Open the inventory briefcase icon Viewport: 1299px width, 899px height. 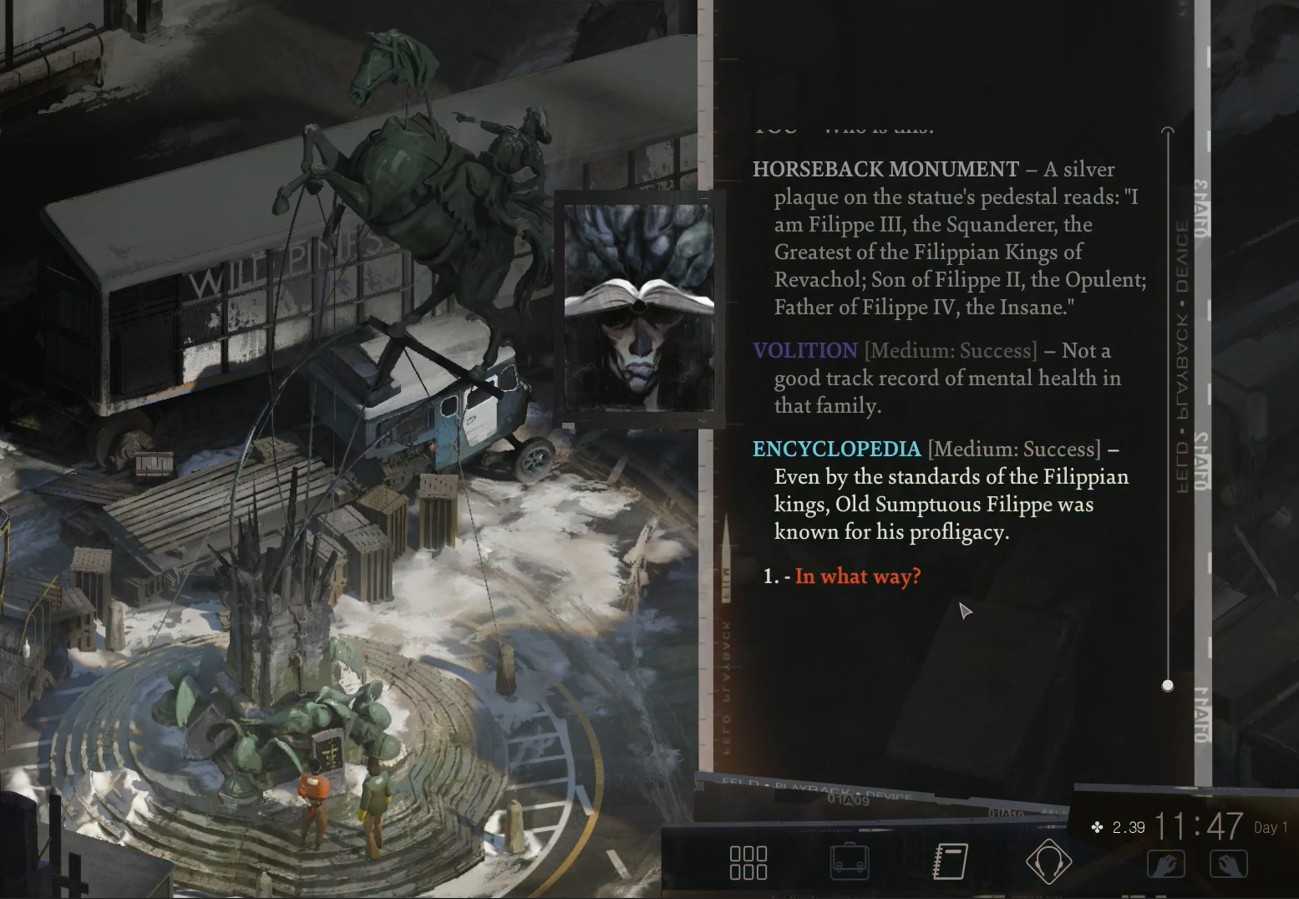pos(849,862)
